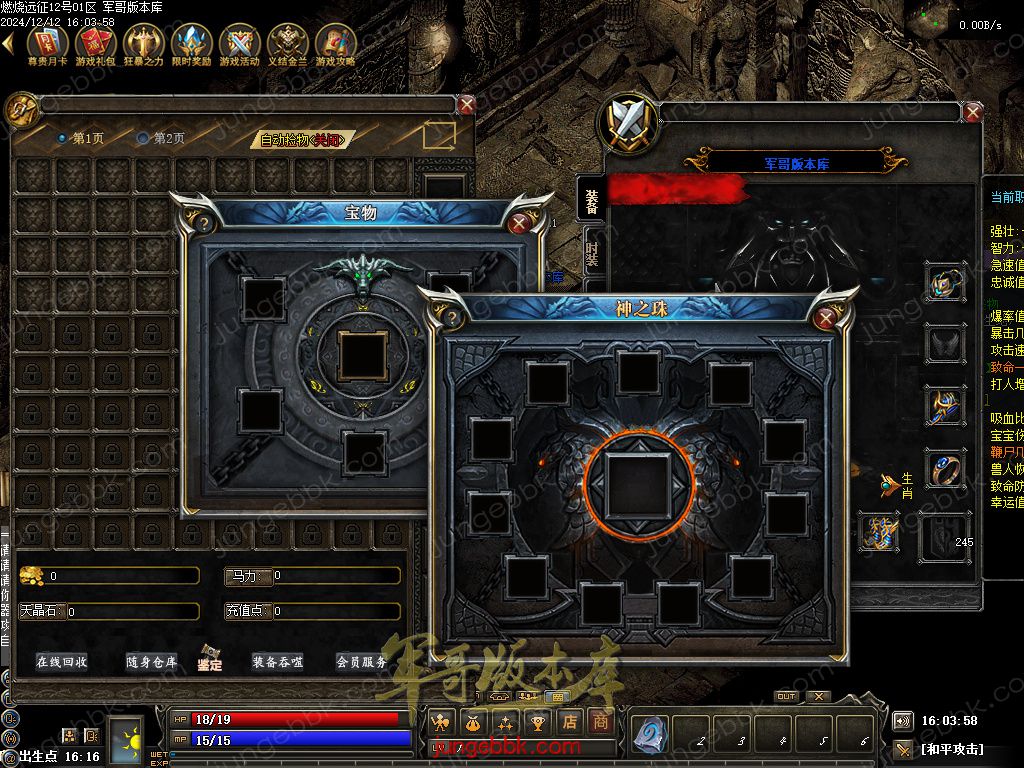Open the 游戏礼包 gift pack icon
The height and width of the screenshot is (768, 1024).
pyautogui.click(x=96, y=44)
